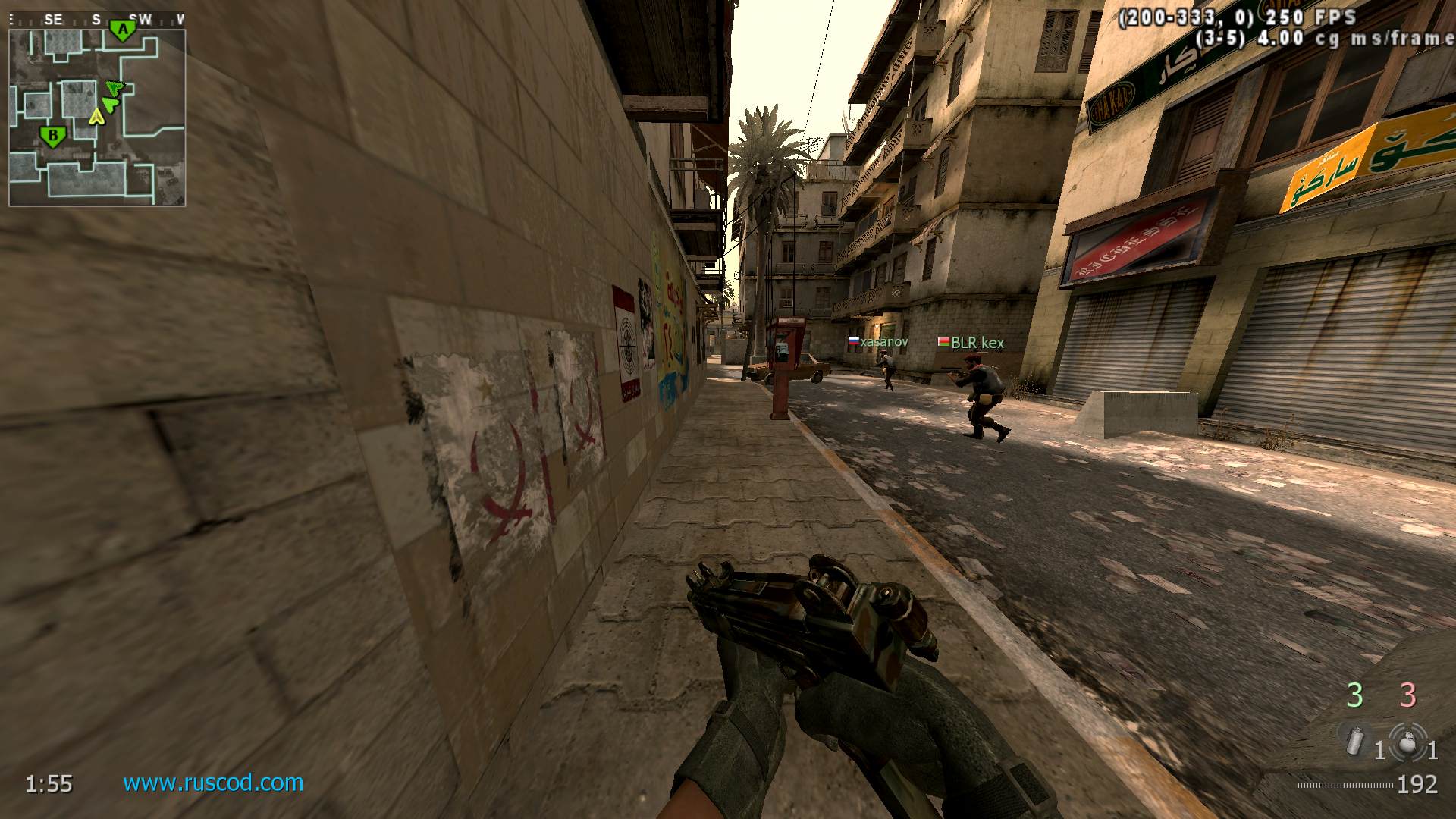Select the A objective marker on minimap
This screenshot has height=819, width=1456.
pyautogui.click(x=122, y=30)
